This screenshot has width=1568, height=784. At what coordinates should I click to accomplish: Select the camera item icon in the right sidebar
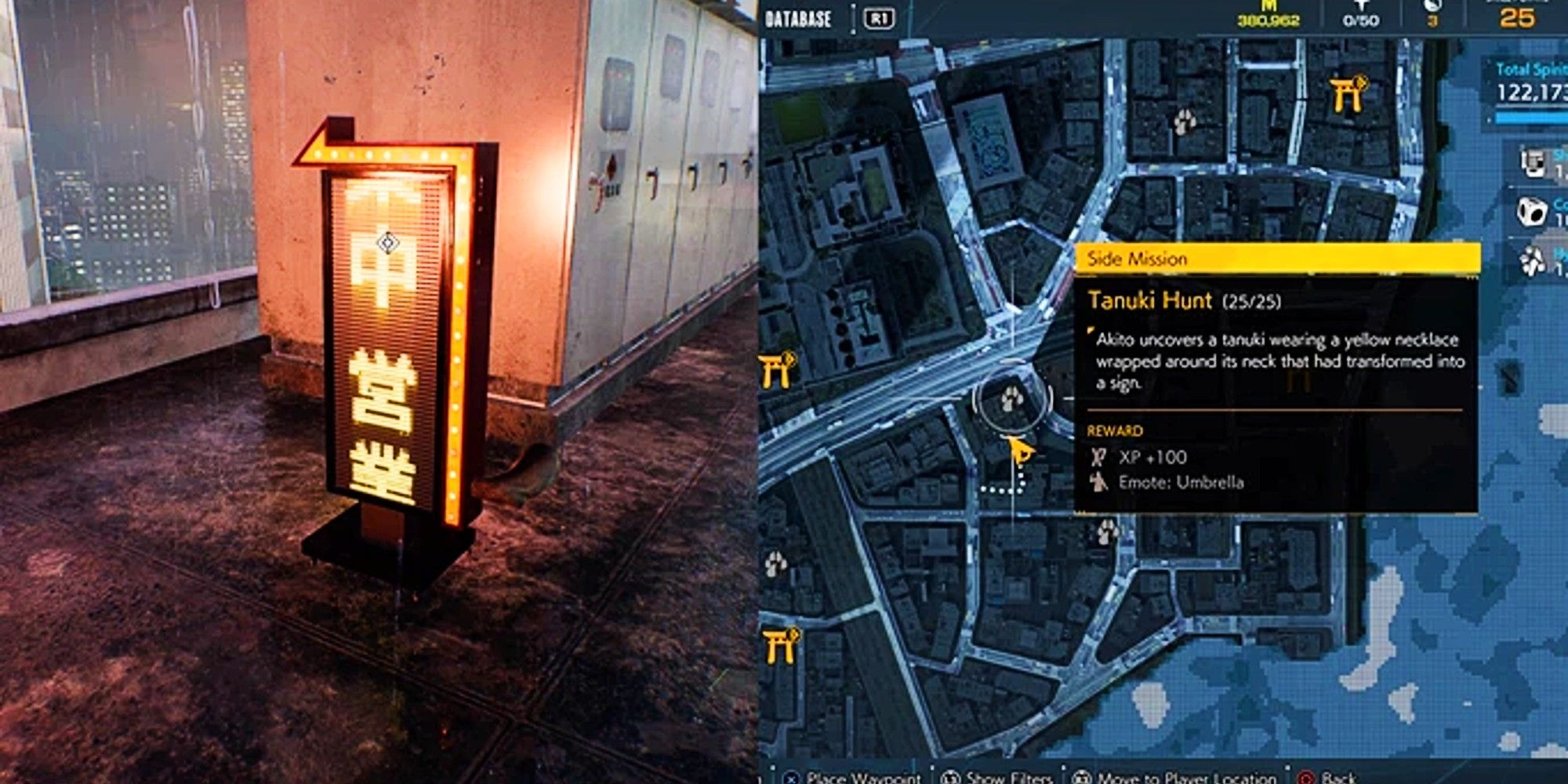[1532, 163]
